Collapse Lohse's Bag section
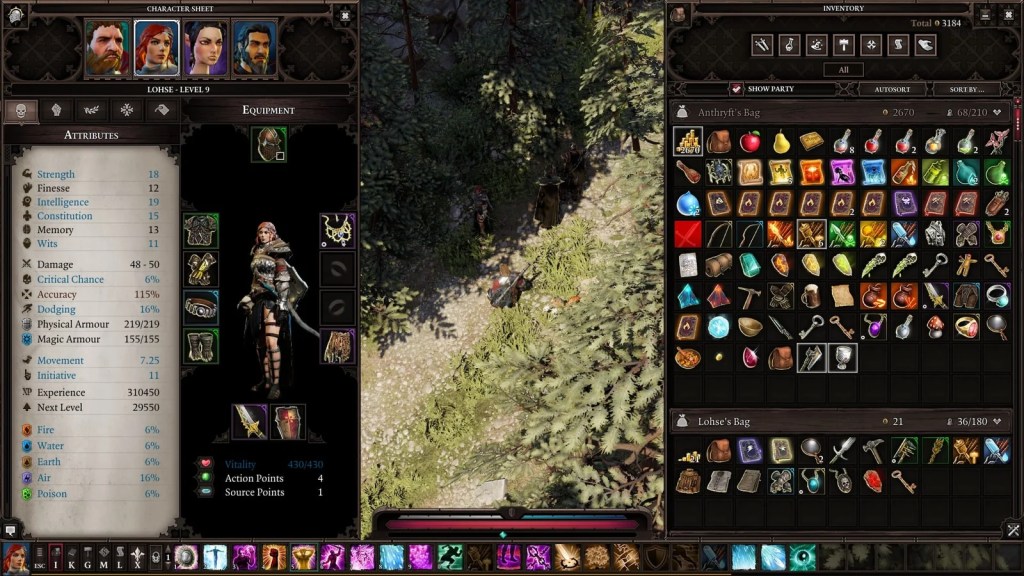1024x576 pixels. [996, 421]
